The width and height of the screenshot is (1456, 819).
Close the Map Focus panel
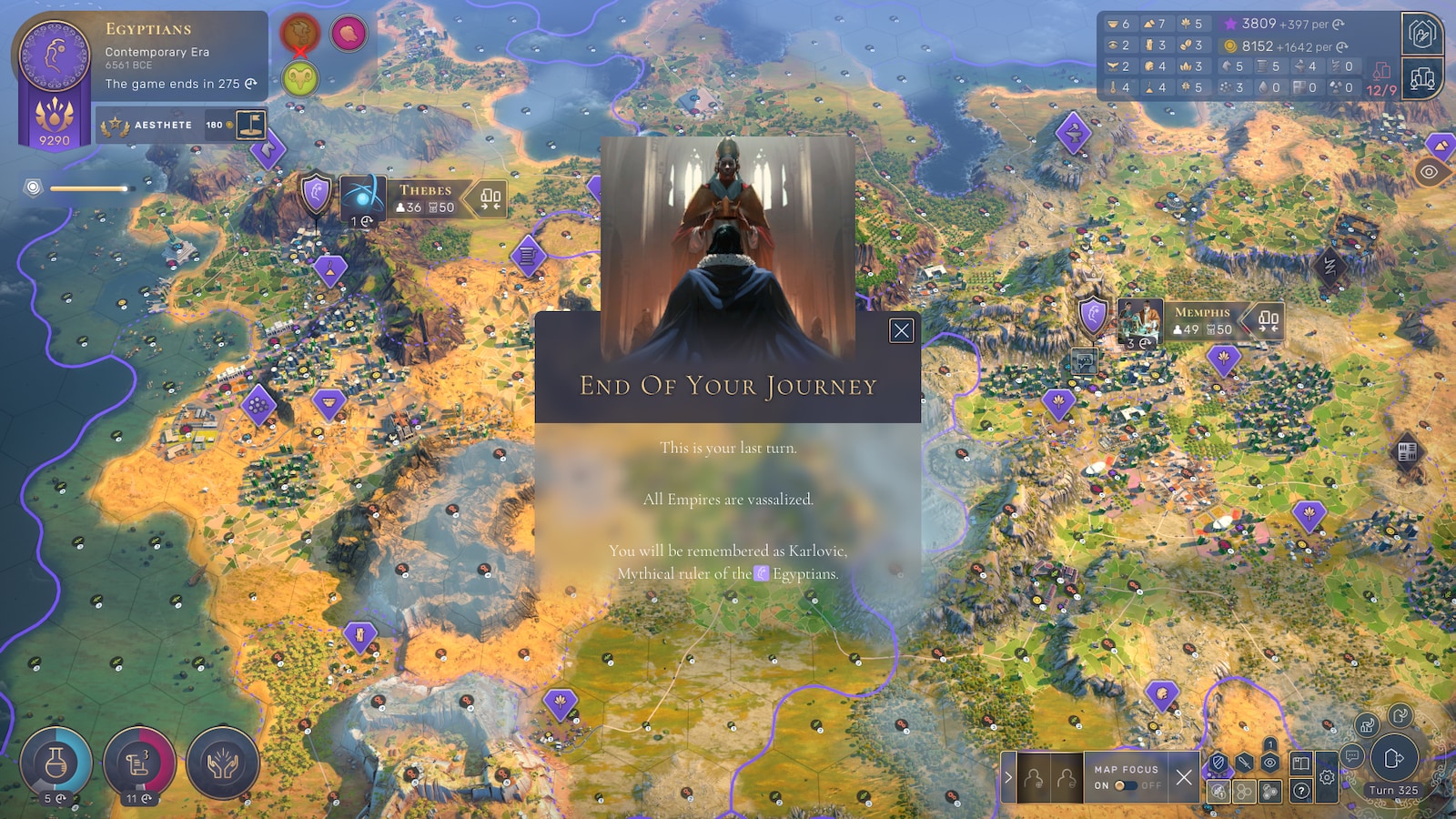point(1183,777)
